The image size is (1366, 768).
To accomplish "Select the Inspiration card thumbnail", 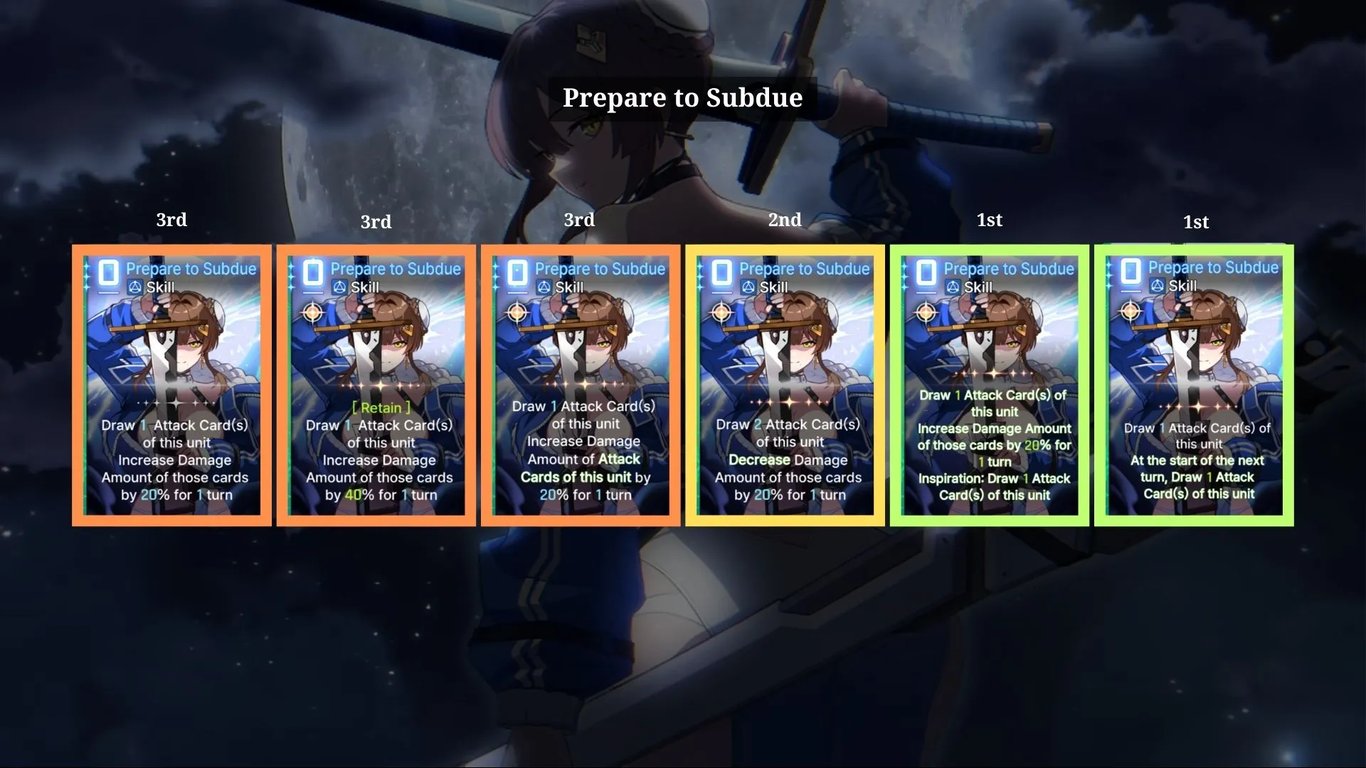I will coord(989,340).
